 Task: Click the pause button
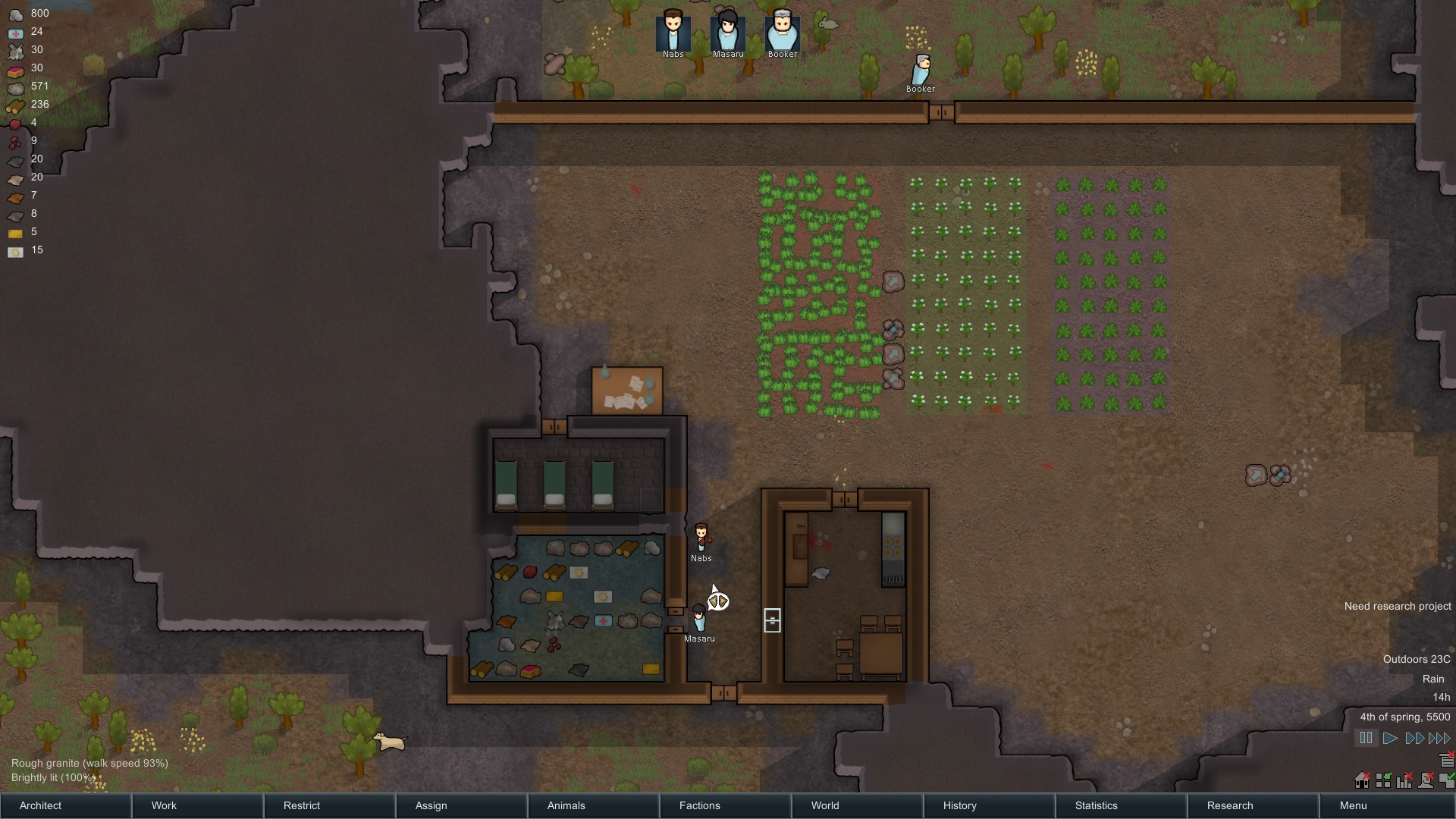[x=1366, y=738]
